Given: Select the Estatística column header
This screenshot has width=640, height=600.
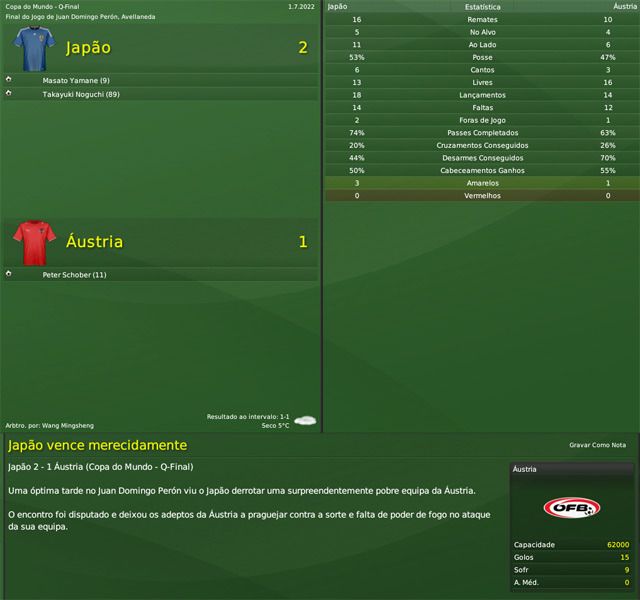Looking at the screenshot, I should [x=483, y=6].
